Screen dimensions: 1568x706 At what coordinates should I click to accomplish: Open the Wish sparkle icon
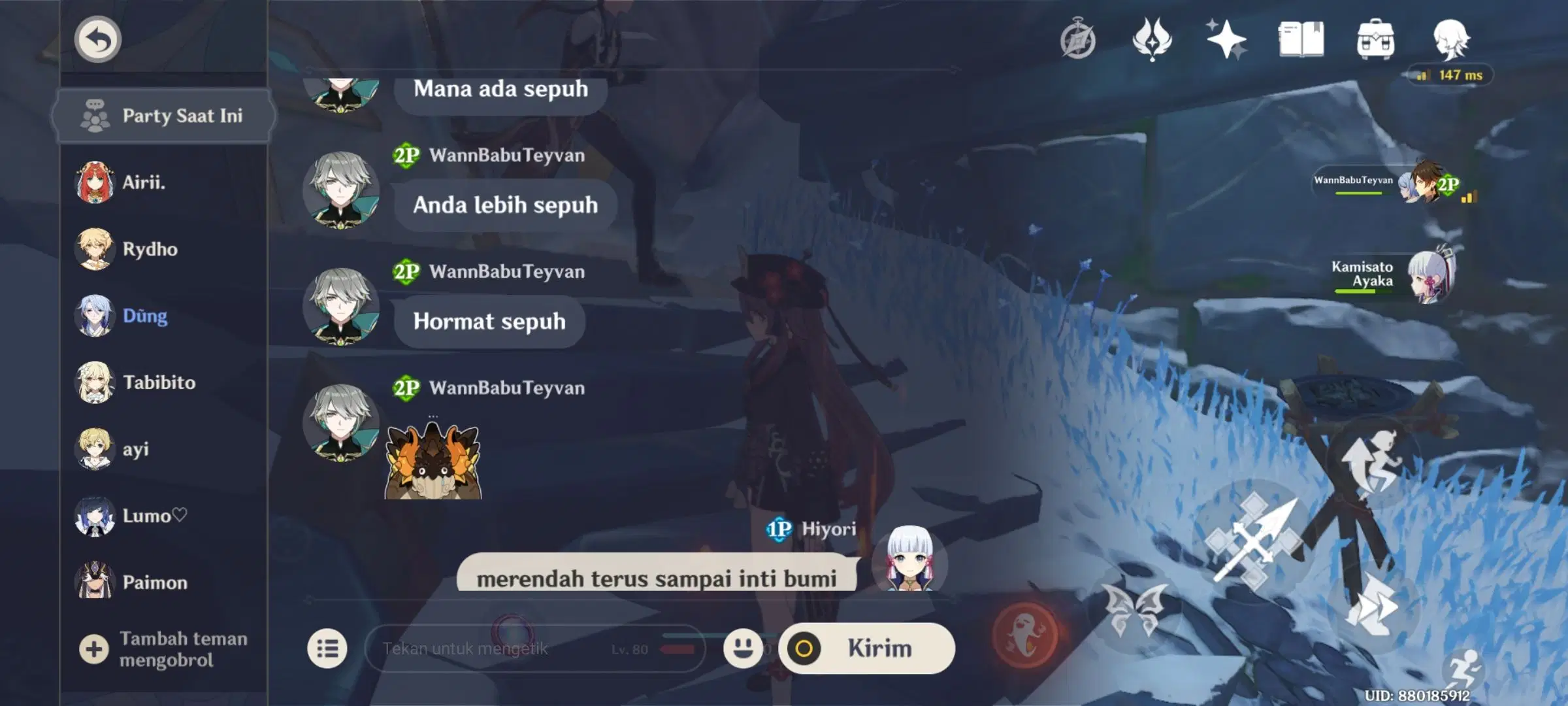[x=1226, y=39]
